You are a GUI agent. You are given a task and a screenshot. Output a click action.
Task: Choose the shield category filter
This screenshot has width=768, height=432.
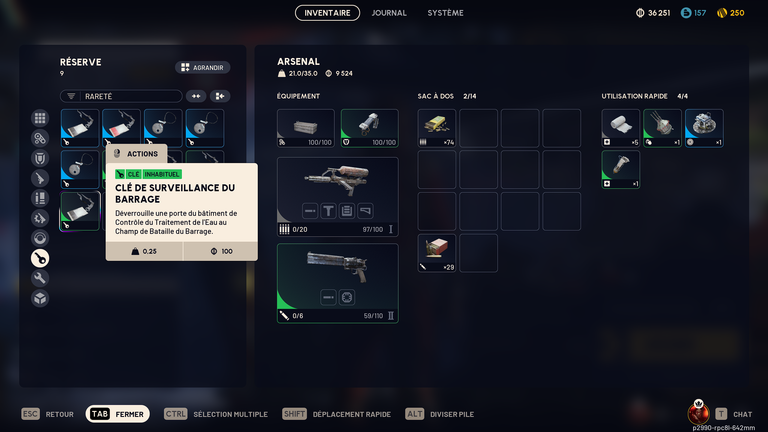(x=40, y=158)
